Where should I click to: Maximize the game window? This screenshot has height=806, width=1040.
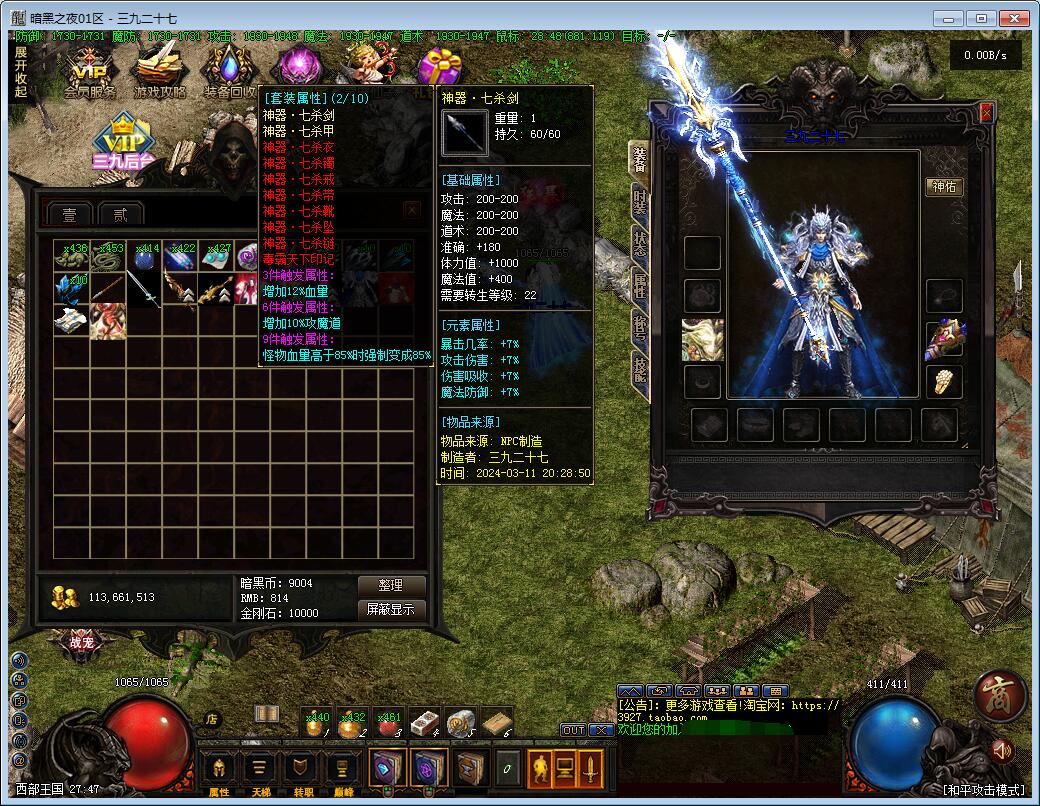[982, 18]
